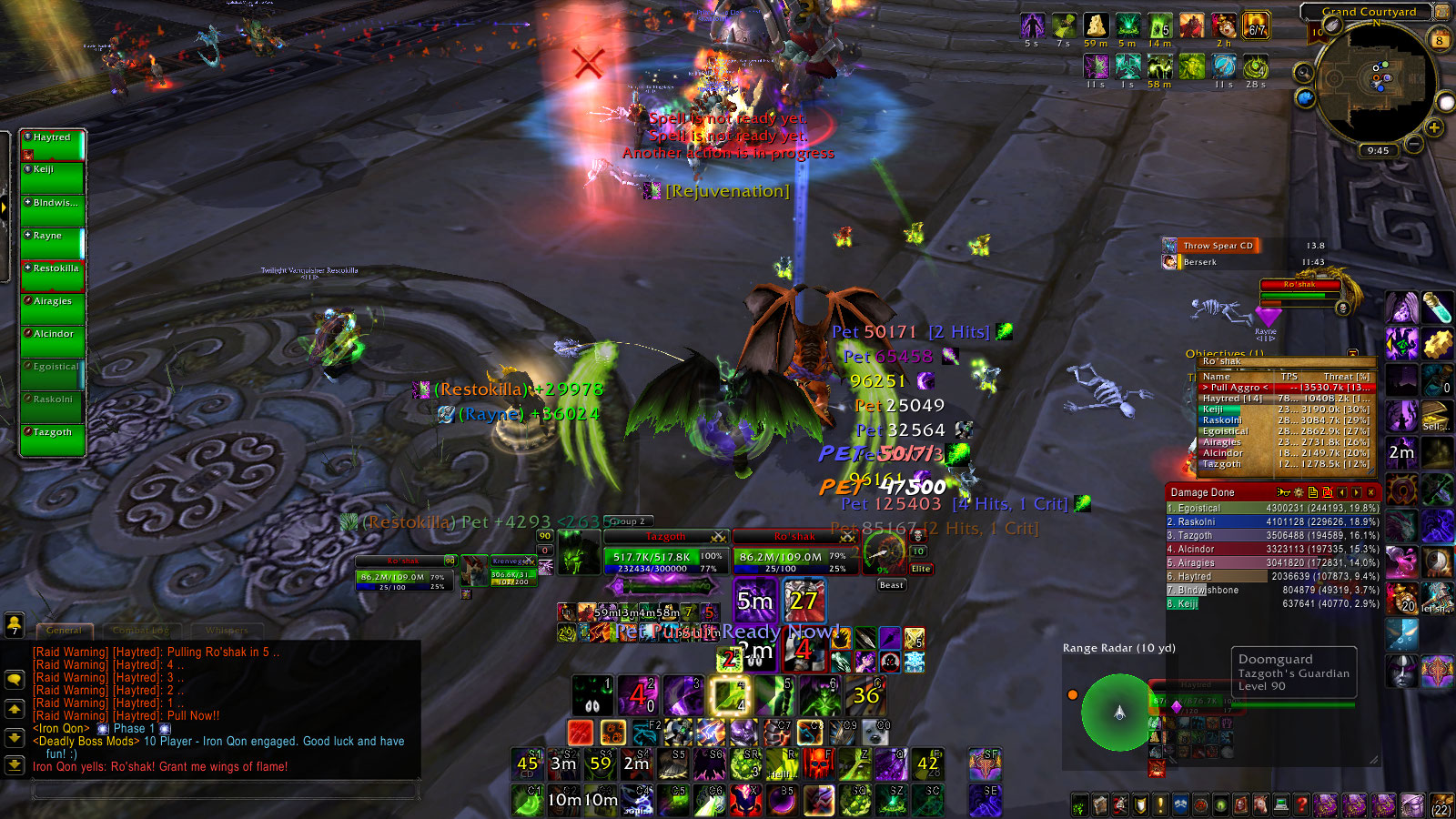The width and height of the screenshot is (1456, 819).
Task: Click the 9:45 clock under the minimap
Action: pyautogui.click(x=1378, y=150)
